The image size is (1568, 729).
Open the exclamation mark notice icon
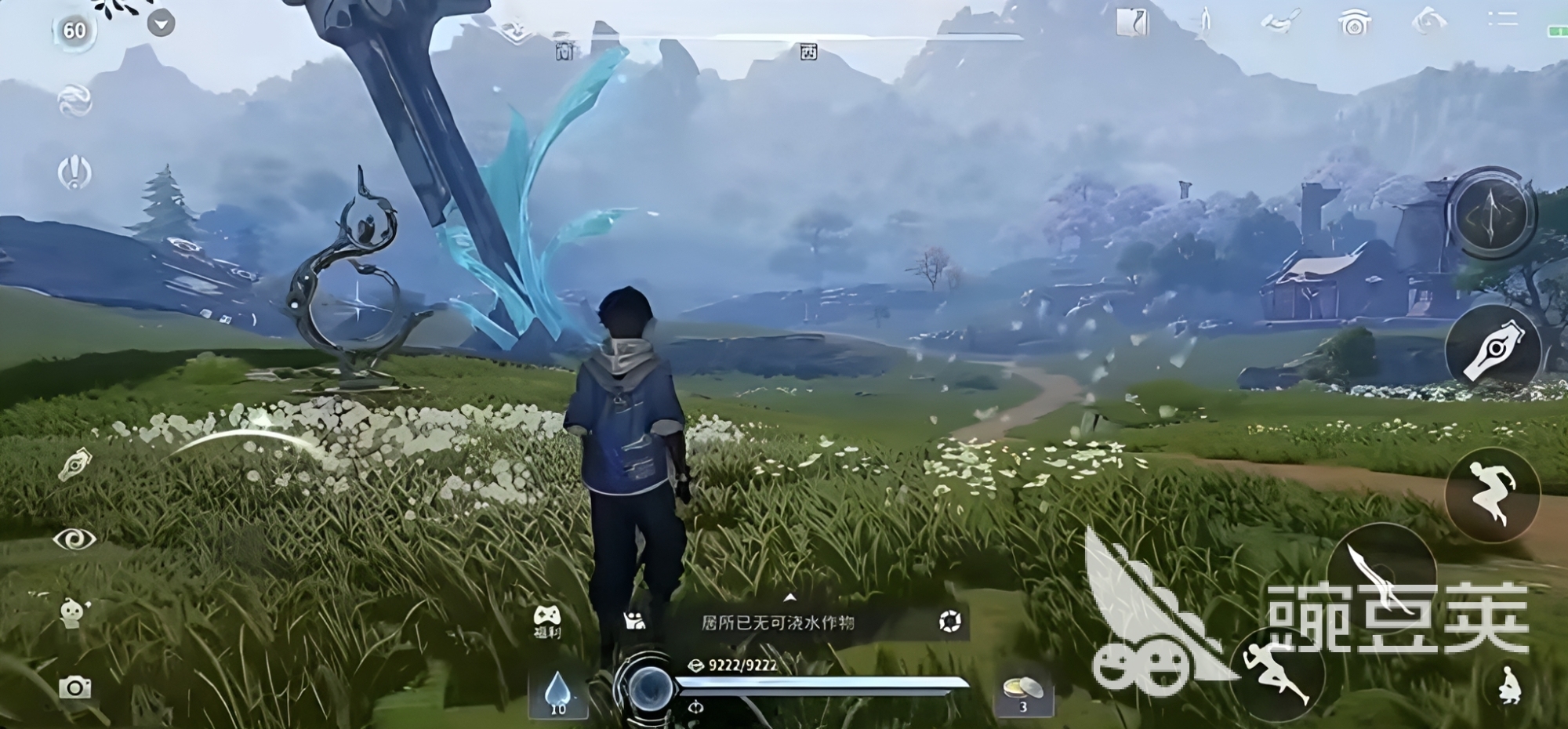point(75,172)
